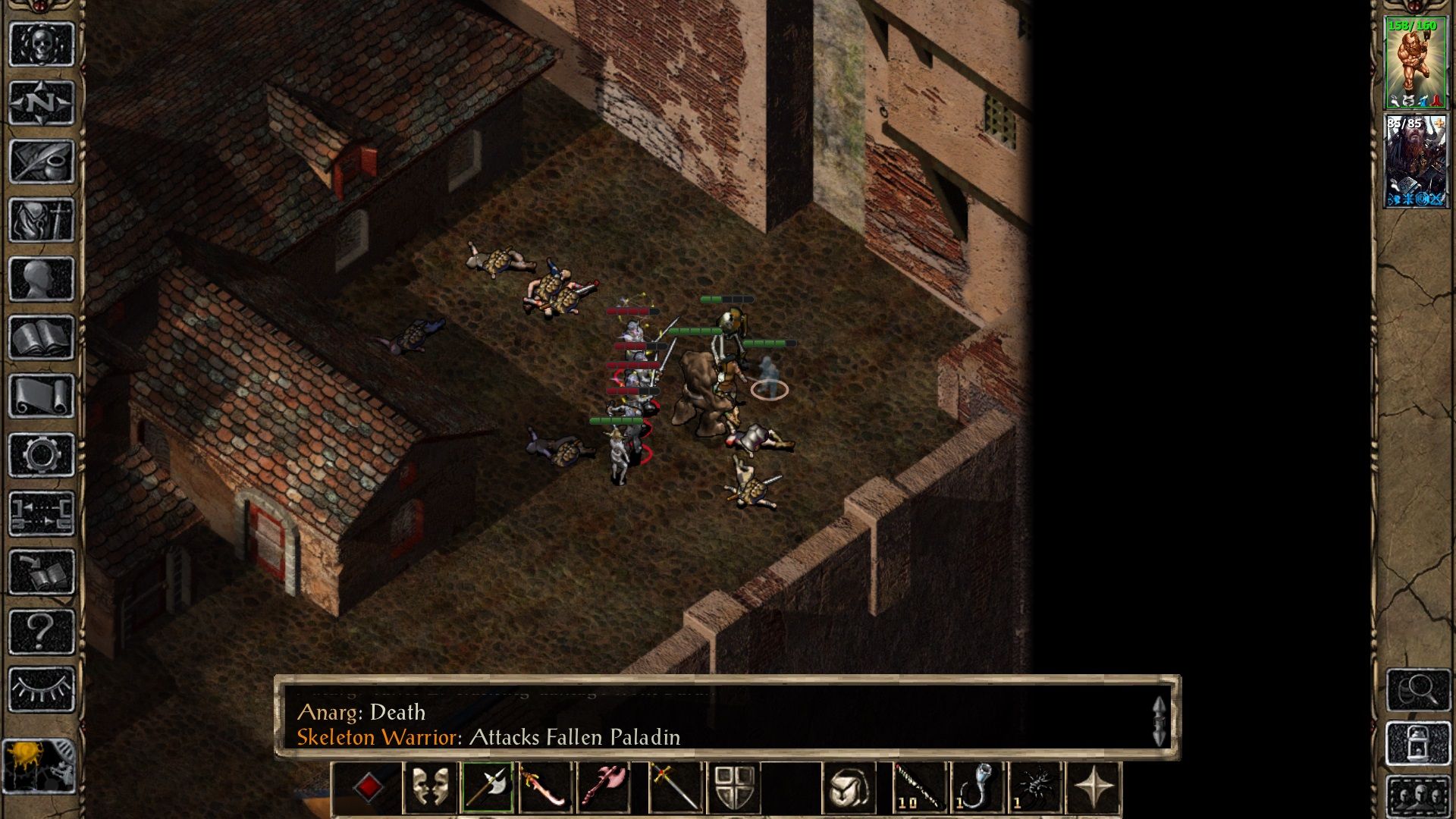
Task: Open the inventory screen from the sidebar
Action: (x=42, y=220)
